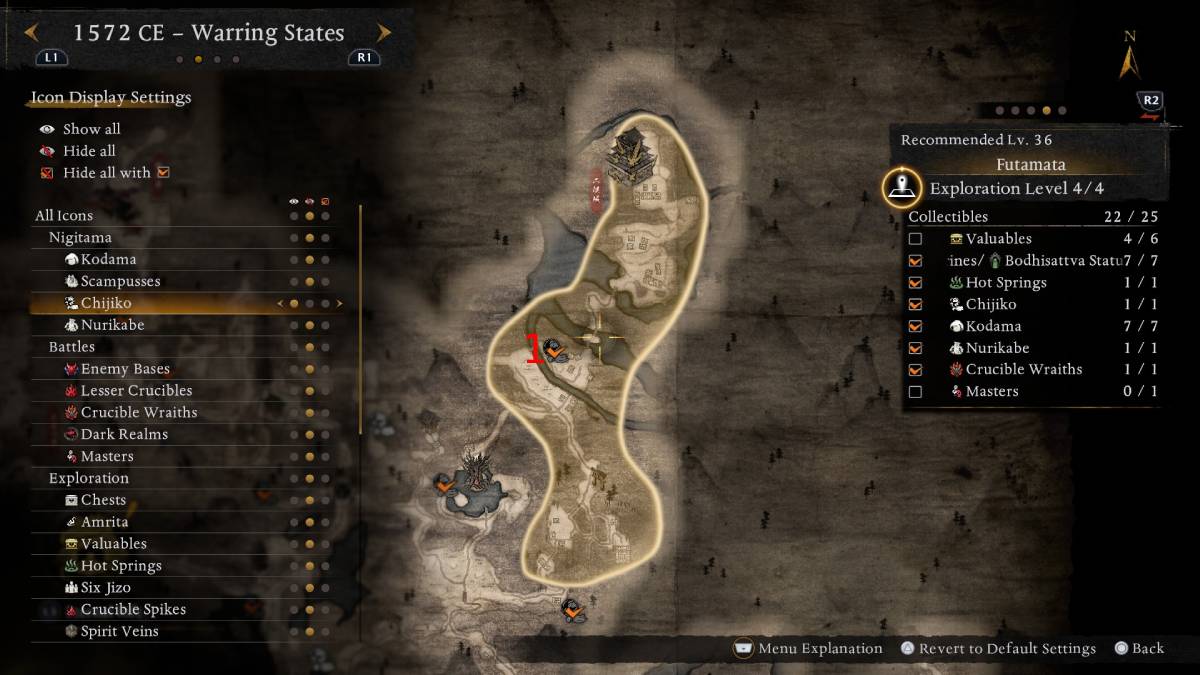Choose the Hide all option
Viewport: 1200px width, 675px height.
point(89,151)
